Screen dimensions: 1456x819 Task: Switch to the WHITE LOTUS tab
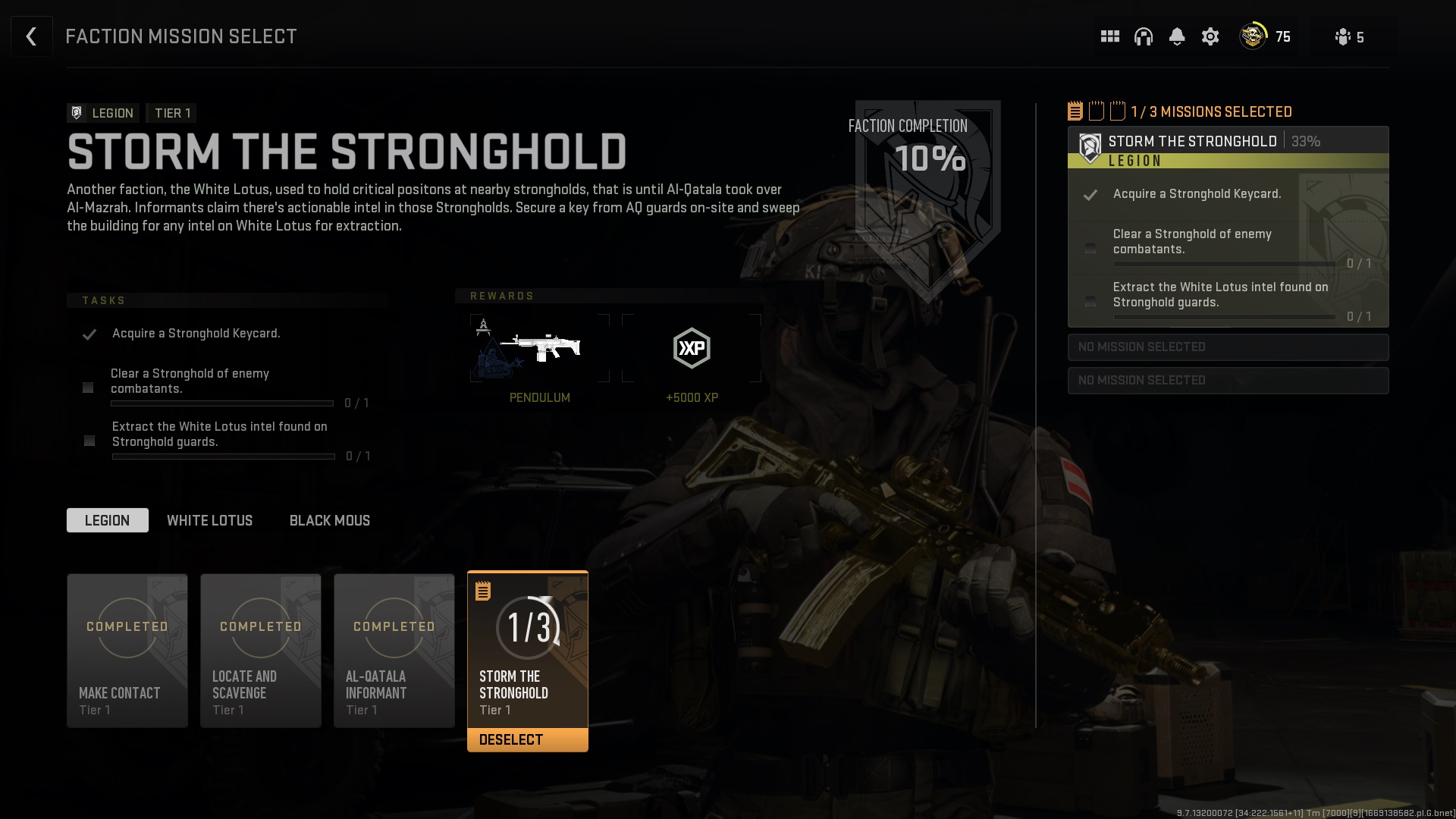point(210,520)
